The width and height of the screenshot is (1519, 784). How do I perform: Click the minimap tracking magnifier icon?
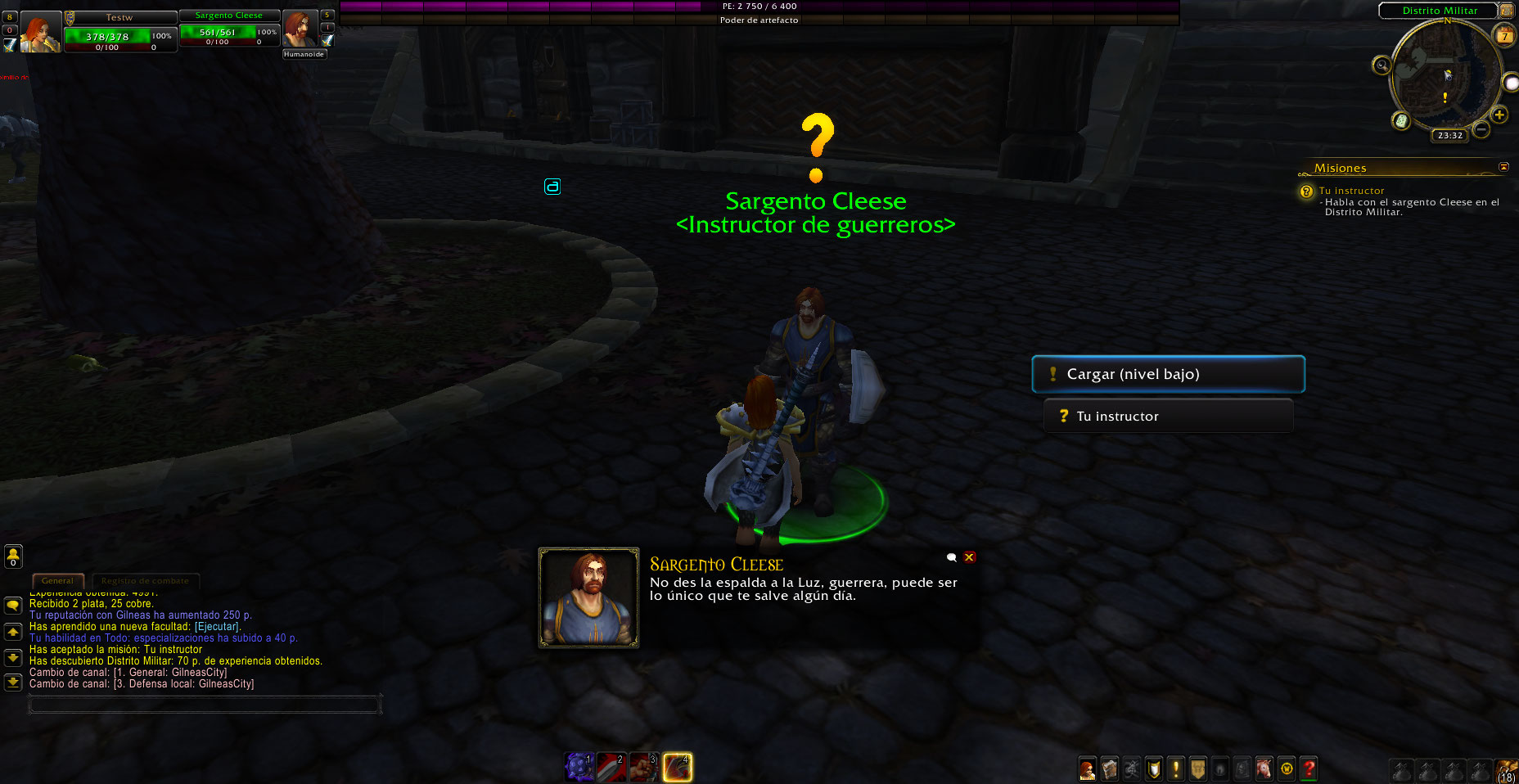pyautogui.click(x=1382, y=65)
